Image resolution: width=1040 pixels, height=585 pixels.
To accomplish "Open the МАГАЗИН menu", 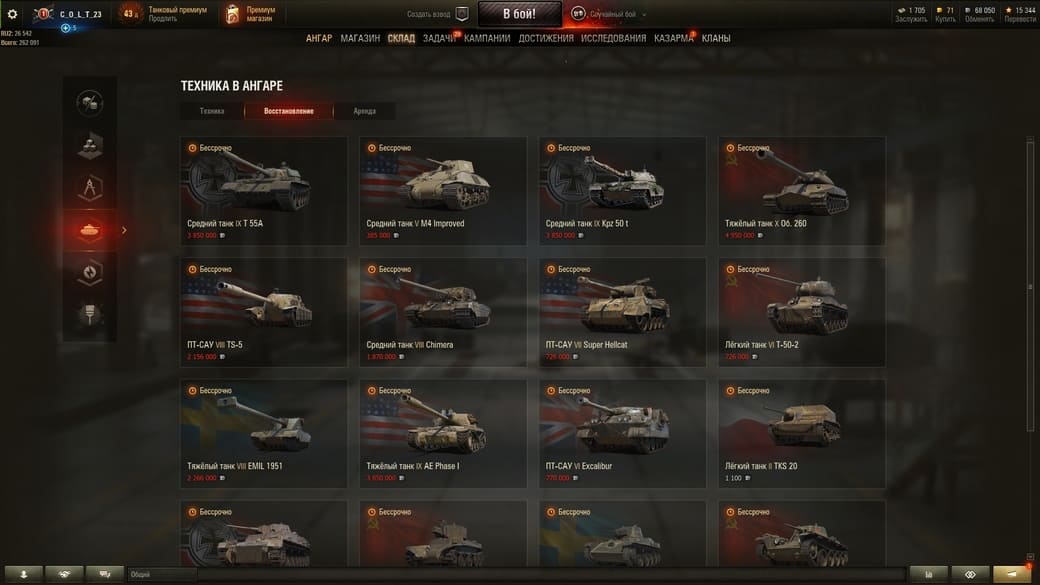I will pos(360,38).
